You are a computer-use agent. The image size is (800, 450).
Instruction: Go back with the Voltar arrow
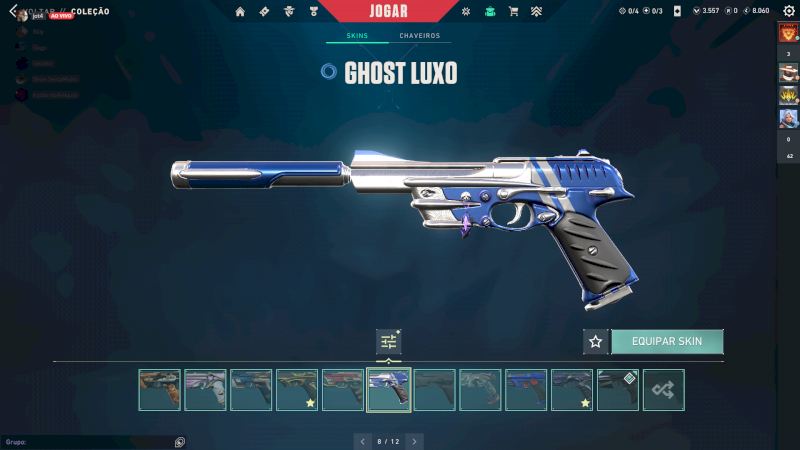click(x=13, y=11)
